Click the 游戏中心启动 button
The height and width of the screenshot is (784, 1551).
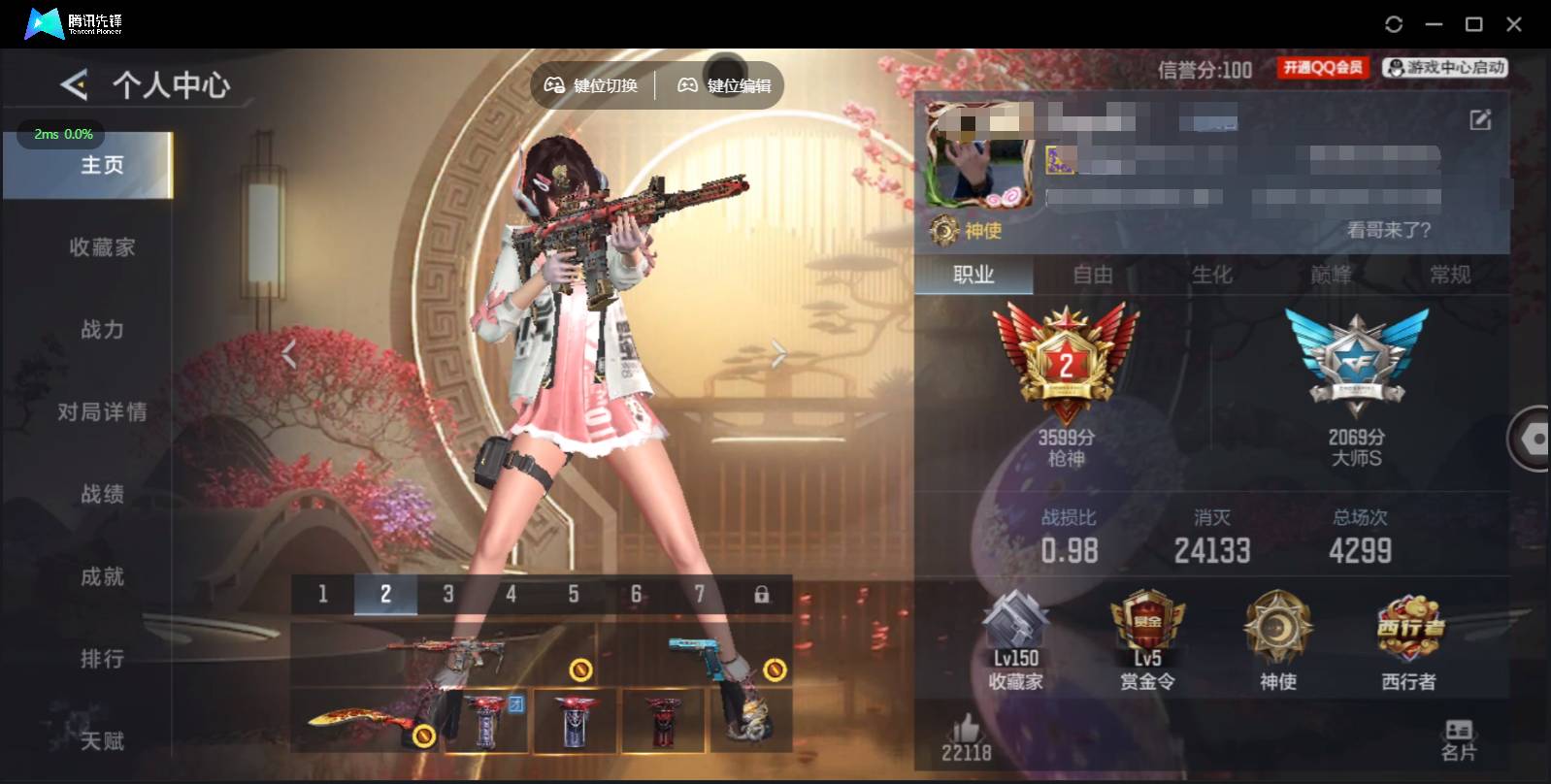click(1443, 67)
